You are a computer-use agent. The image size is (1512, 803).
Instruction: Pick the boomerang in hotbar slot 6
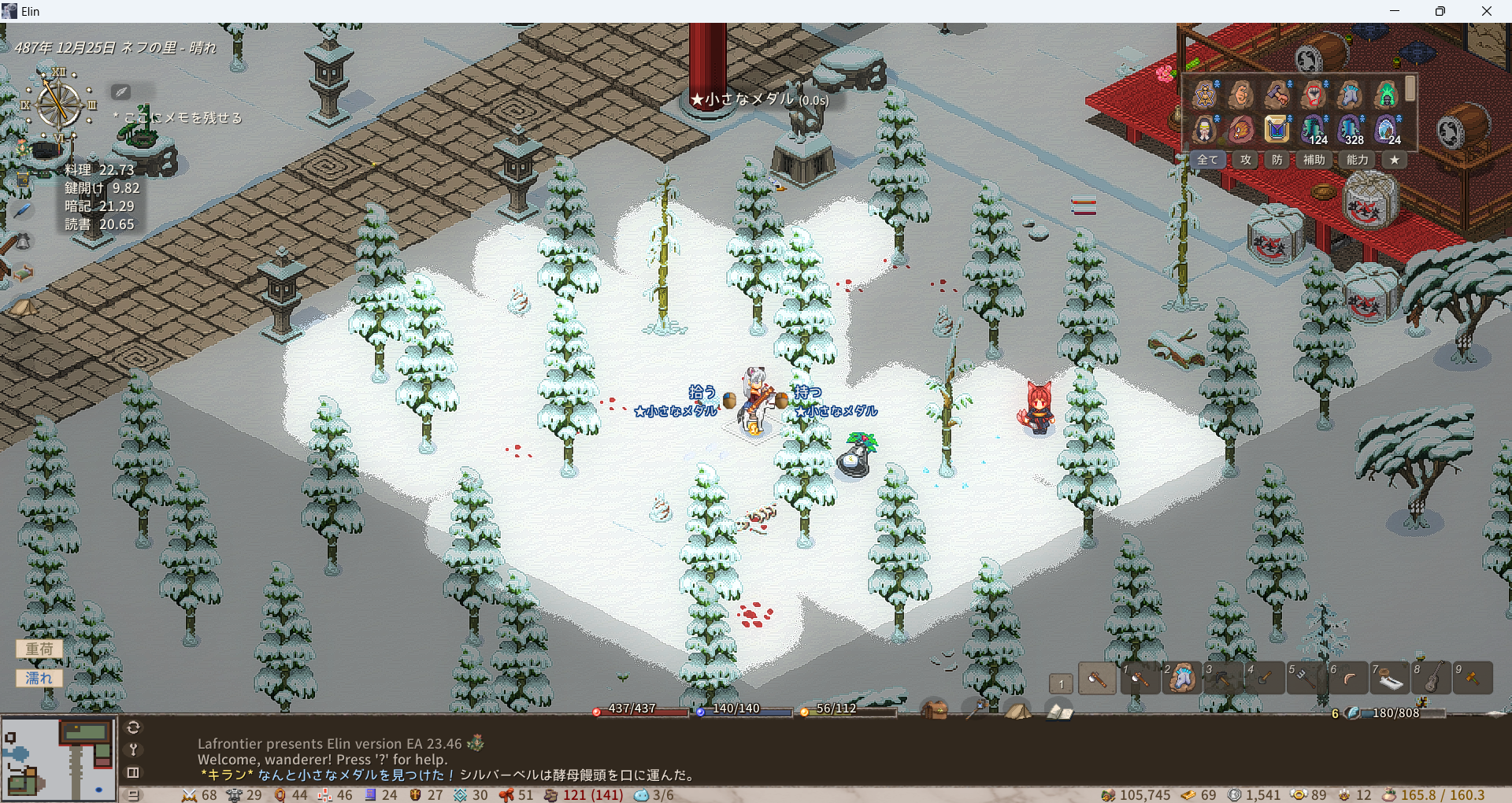tap(1348, 678)
